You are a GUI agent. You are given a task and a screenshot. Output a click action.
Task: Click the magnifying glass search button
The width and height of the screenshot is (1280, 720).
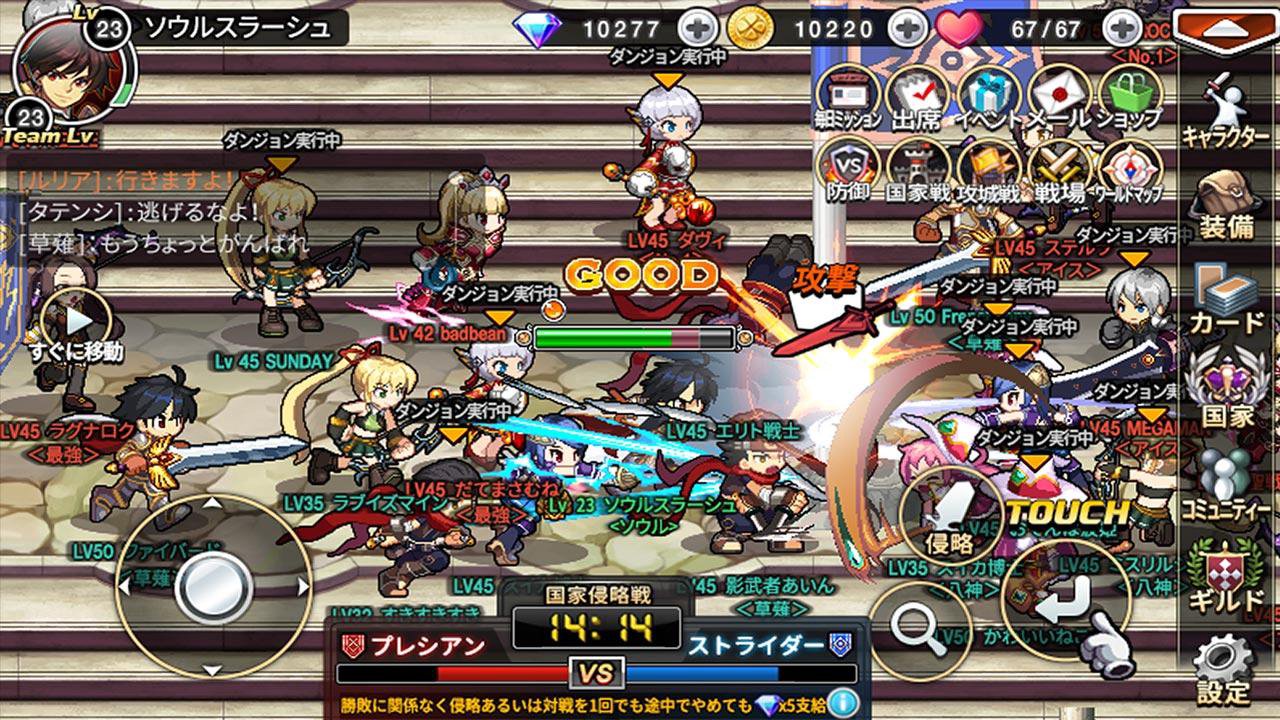pos(918,628)
